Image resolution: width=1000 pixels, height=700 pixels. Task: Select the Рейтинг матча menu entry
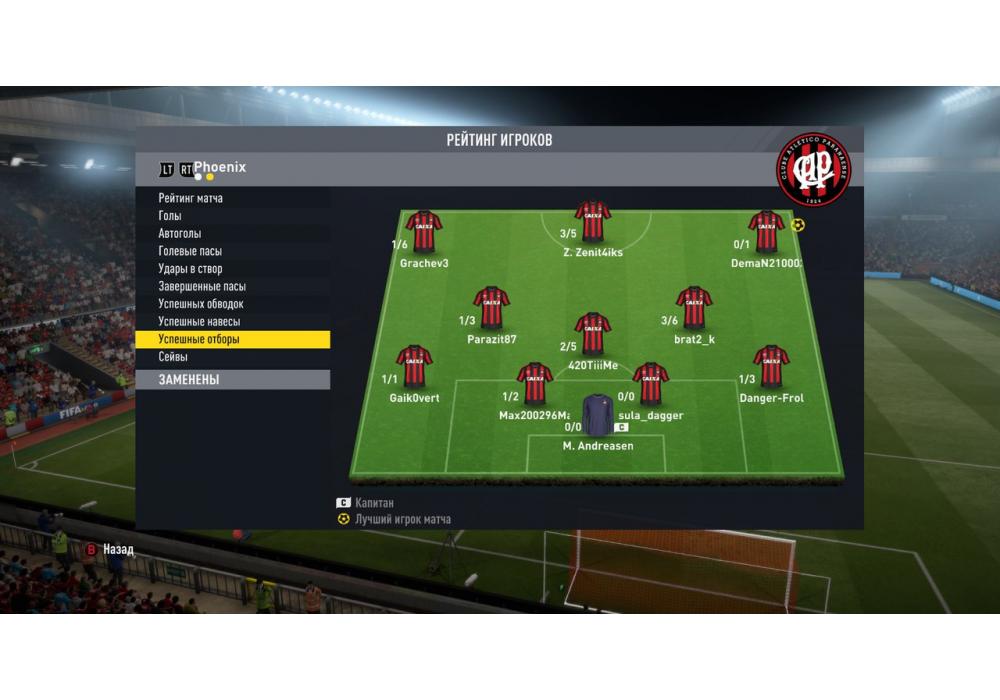(191, 198)
